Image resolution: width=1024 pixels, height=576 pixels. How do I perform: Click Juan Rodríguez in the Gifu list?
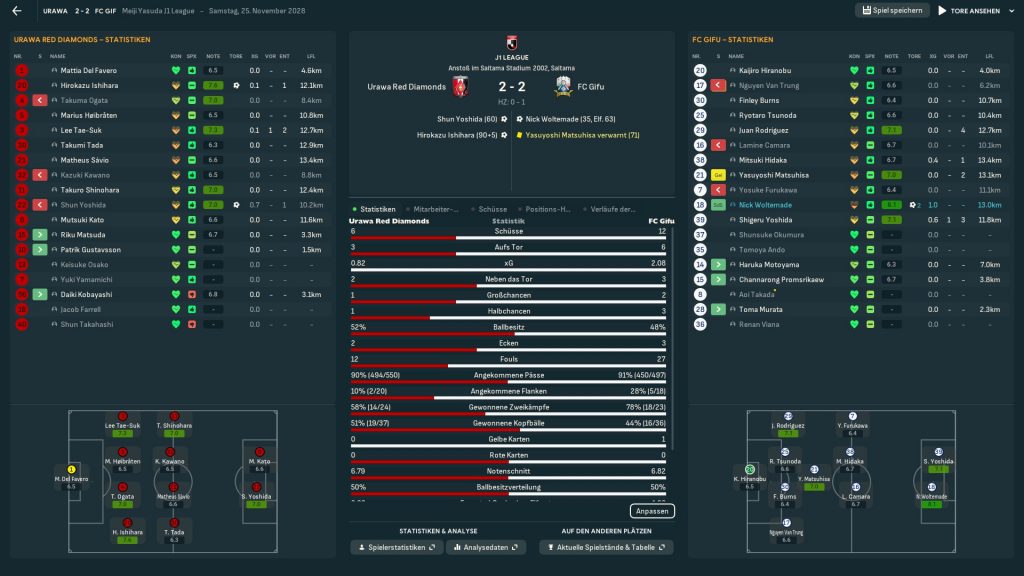764,130
